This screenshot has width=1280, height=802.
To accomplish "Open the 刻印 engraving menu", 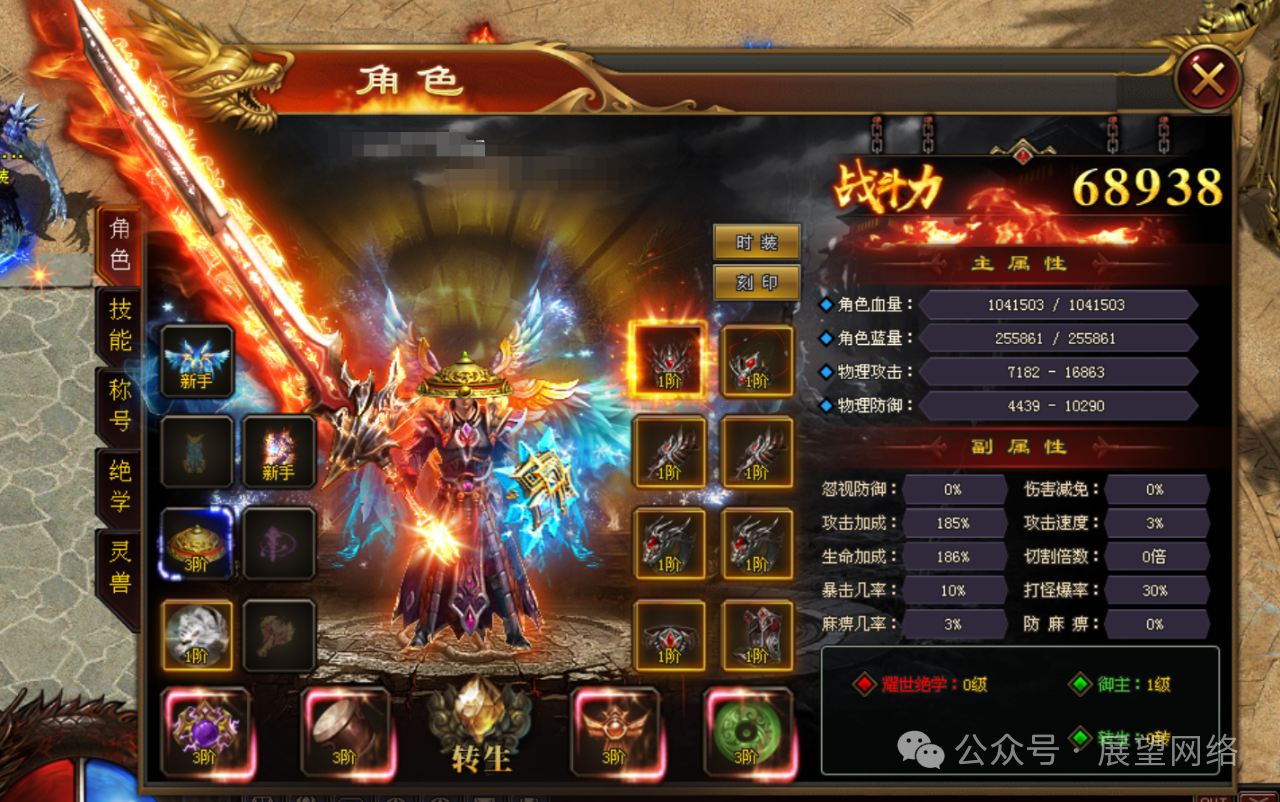I will point(756,282).
